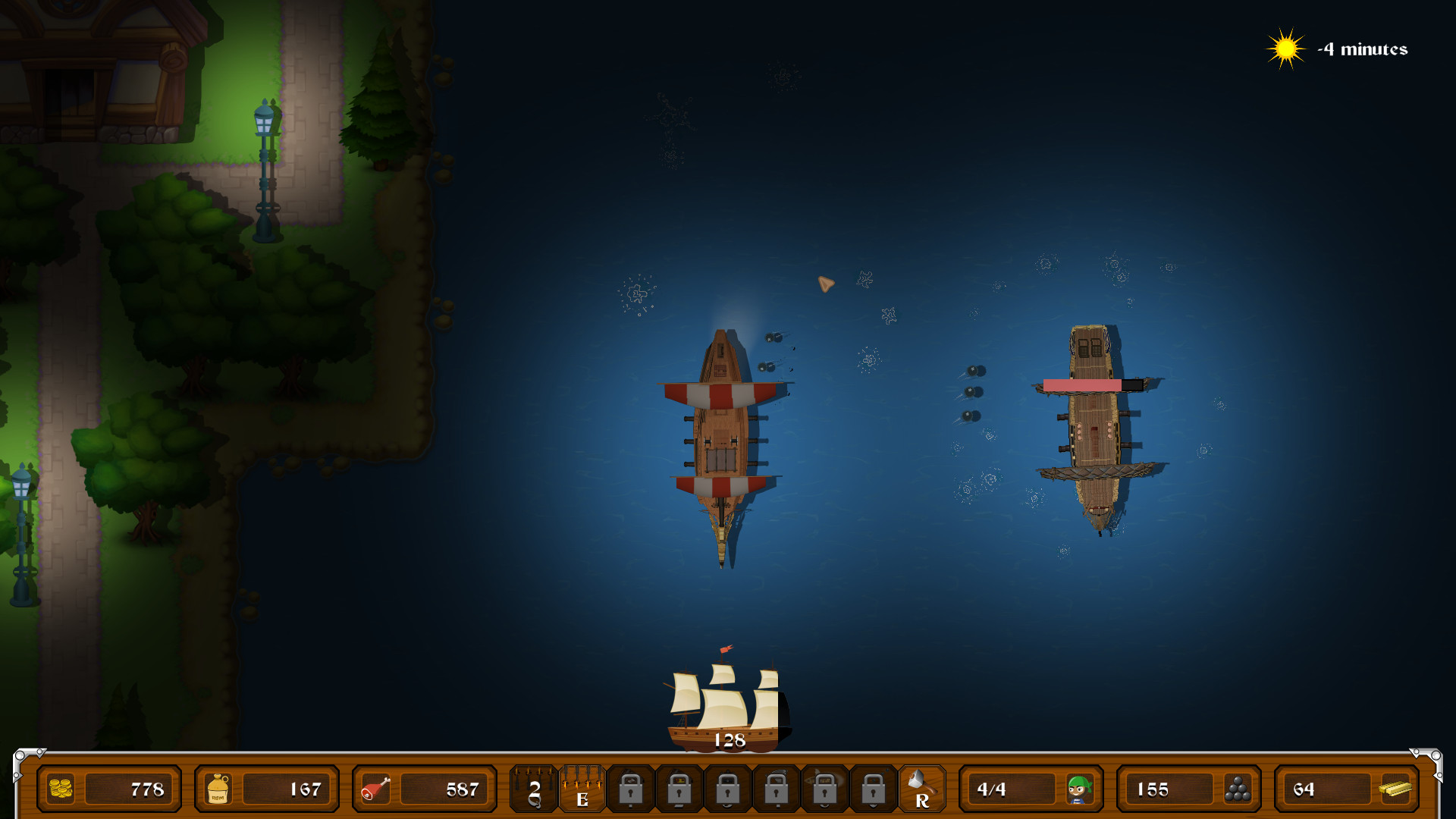Unlock the rightmost padlocked ability slot
This screenshot has height=819, width=1456.
point(874,791)
